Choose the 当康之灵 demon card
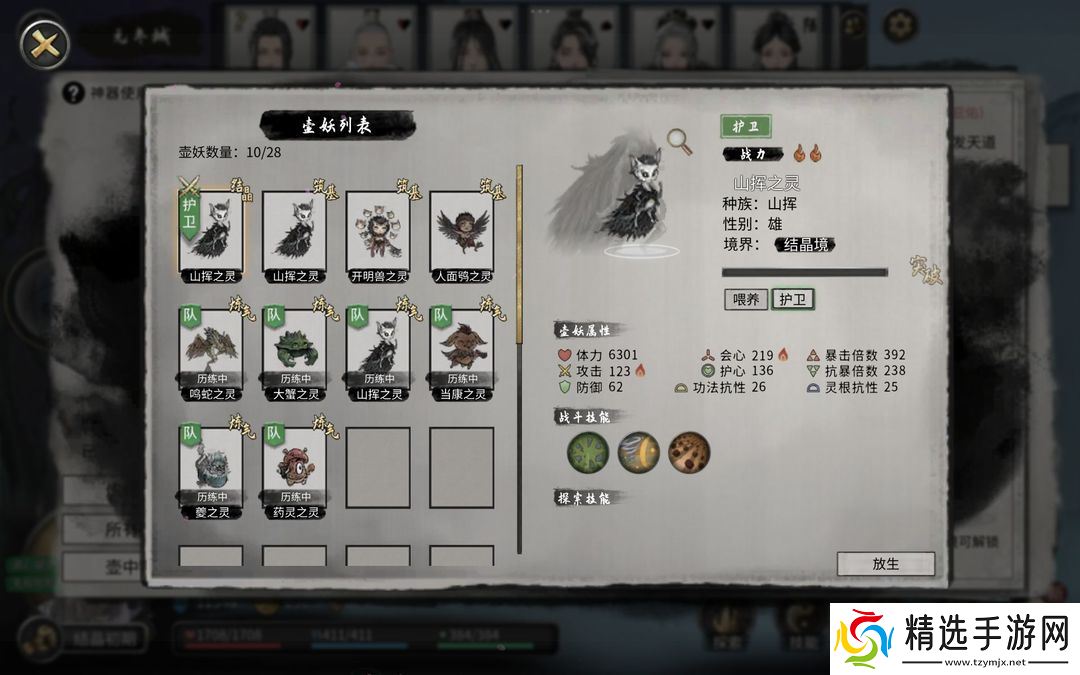This screenshot has height=675, width=1080. point(462,348)
